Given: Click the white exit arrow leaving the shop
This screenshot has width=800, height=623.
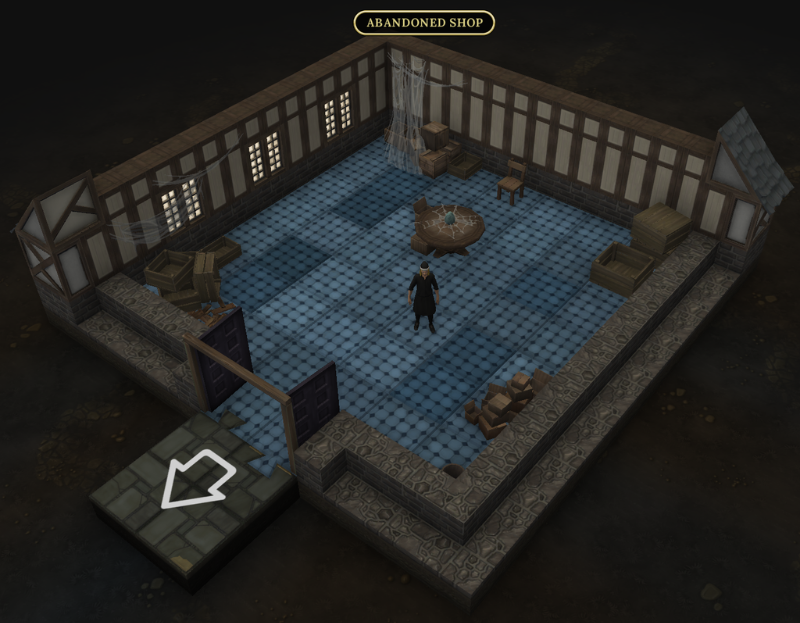Looking at the screenshot, I should 196,480.
